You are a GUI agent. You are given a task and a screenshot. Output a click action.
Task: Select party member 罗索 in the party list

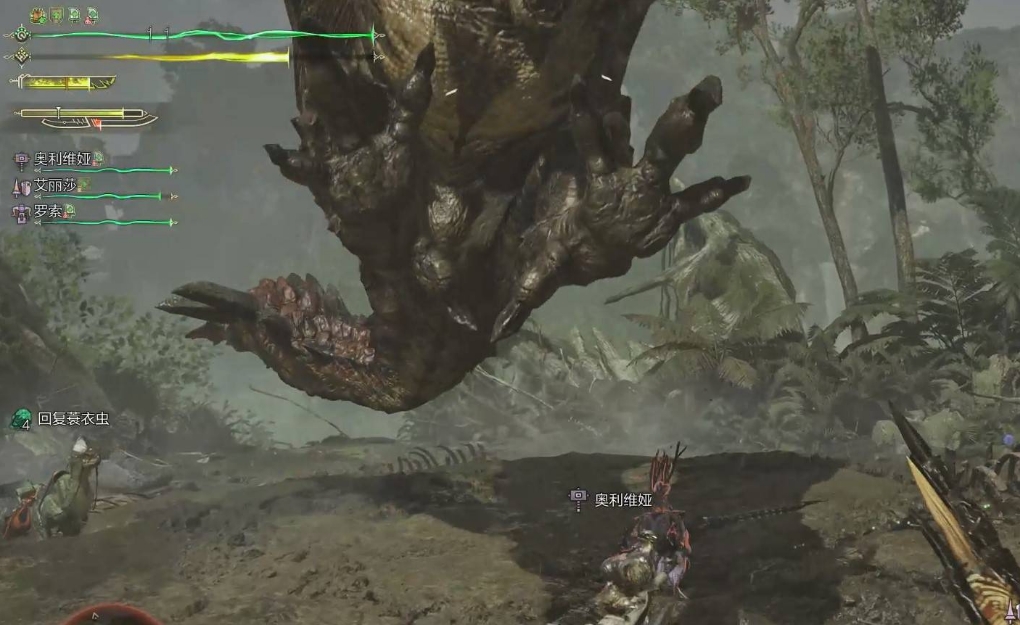[x=48, y=212]
